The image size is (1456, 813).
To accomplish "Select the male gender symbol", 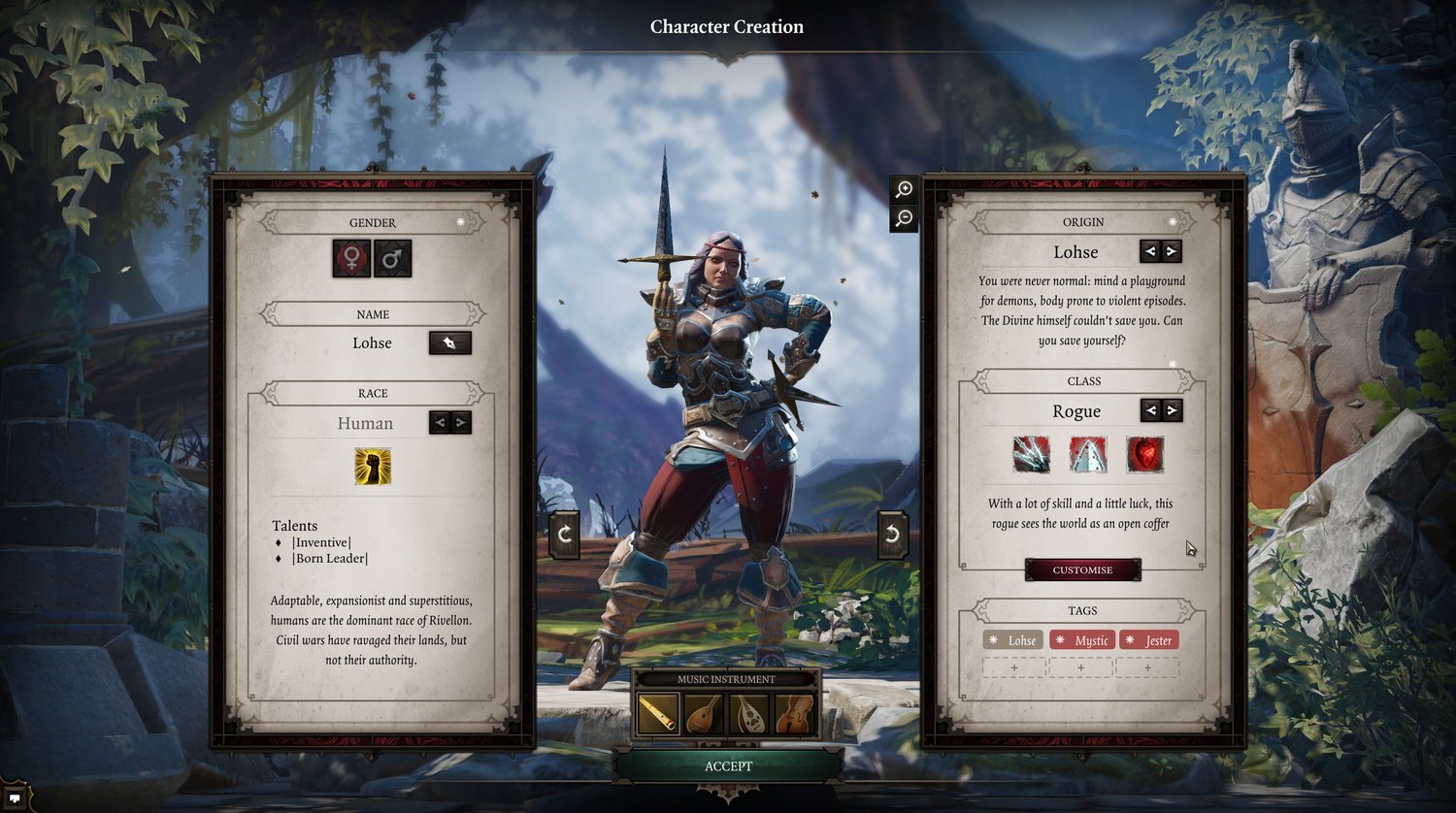I will (x=392, y=258).
